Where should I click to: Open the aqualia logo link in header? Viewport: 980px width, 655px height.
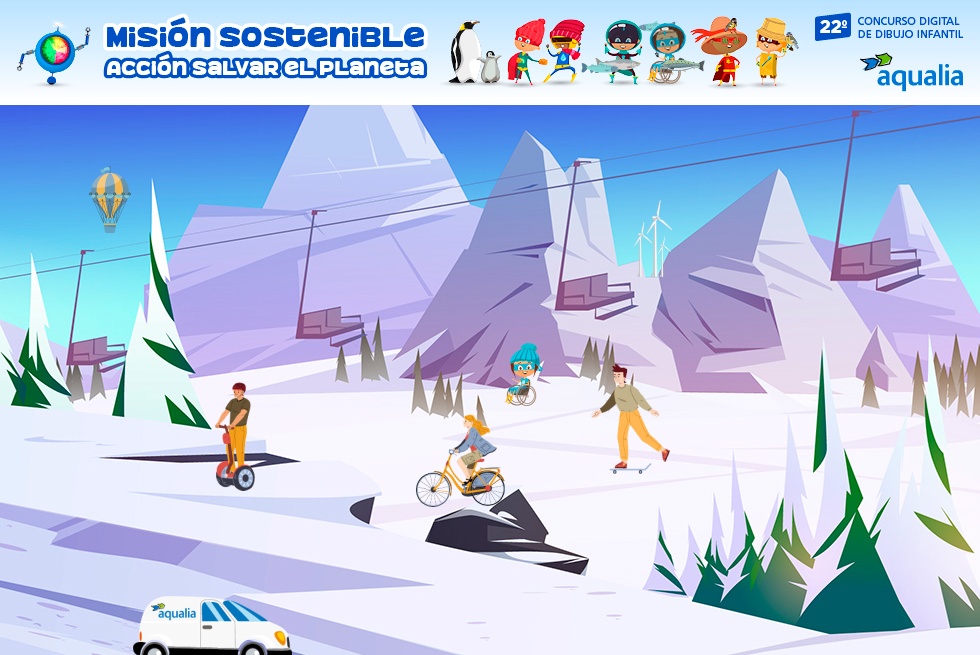click(x=911, y=71)
